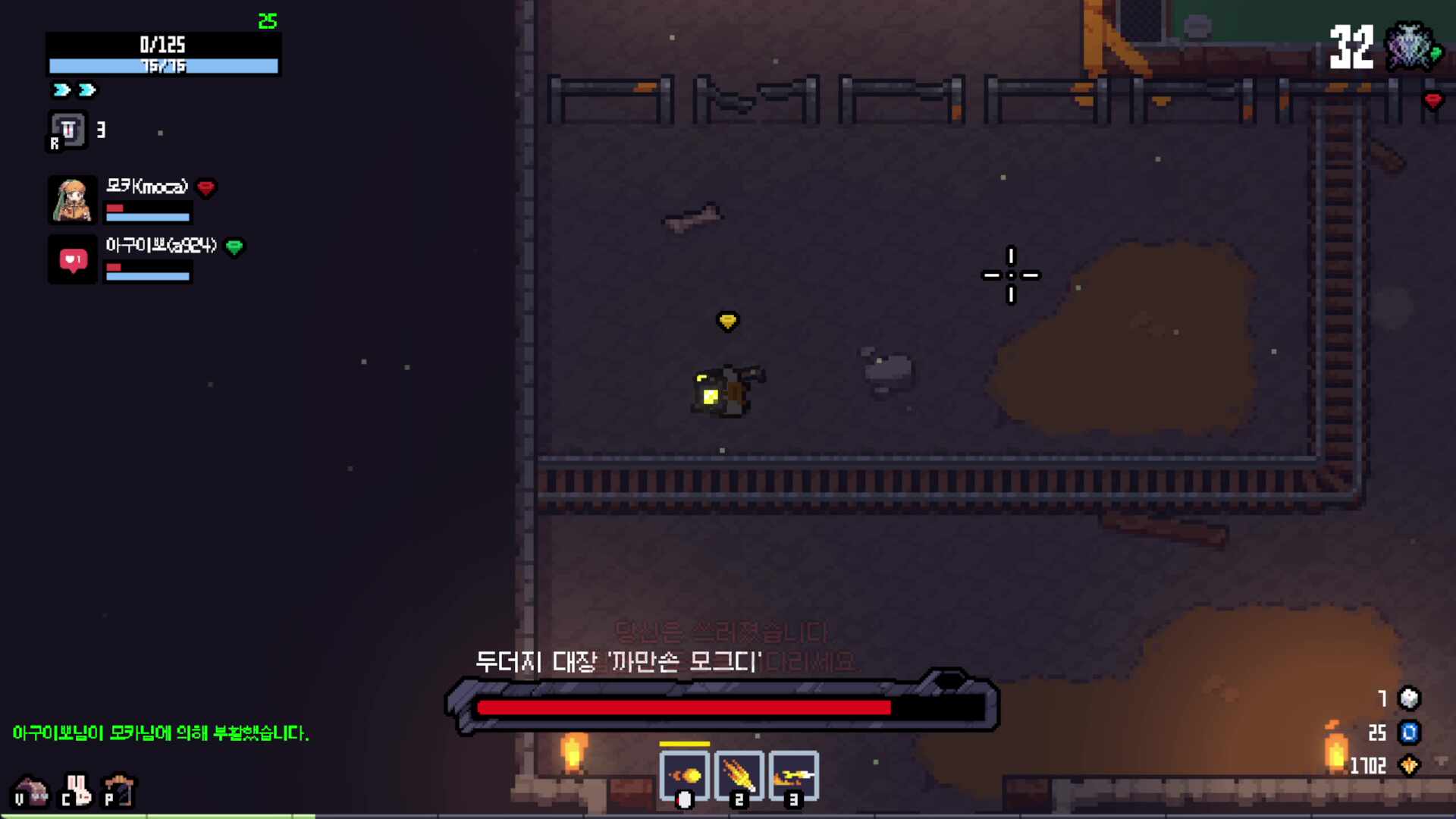
Task: Click the white stone resource icon
Action: coord(1409,698)
